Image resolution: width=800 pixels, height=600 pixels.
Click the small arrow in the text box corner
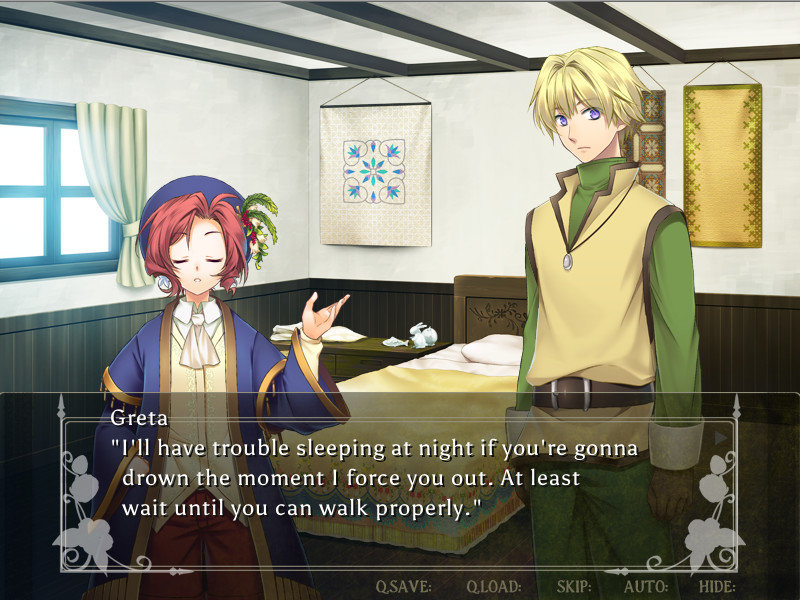pyautogui.click(x=719, y=437)
